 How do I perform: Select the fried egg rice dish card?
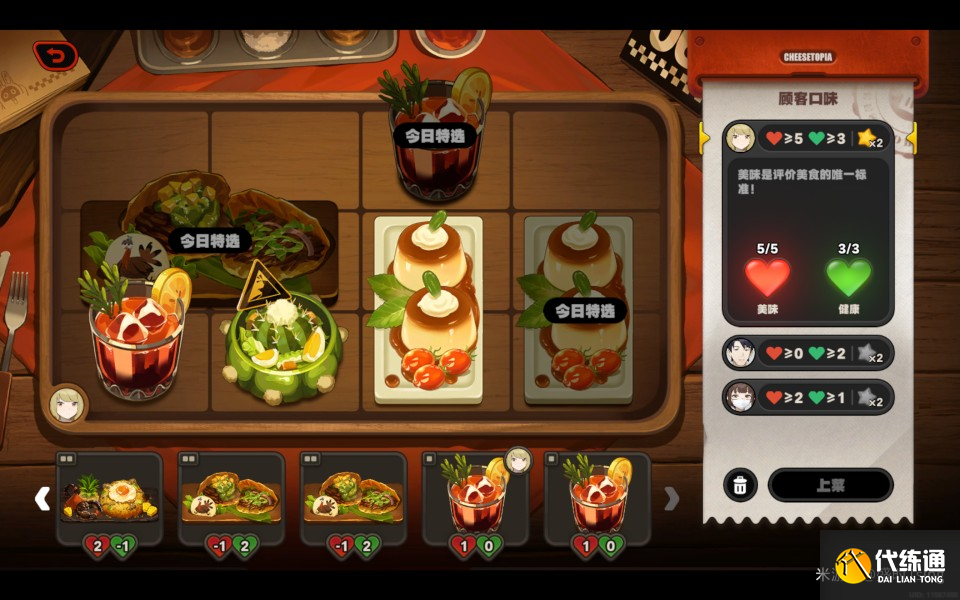coord(110,498)
